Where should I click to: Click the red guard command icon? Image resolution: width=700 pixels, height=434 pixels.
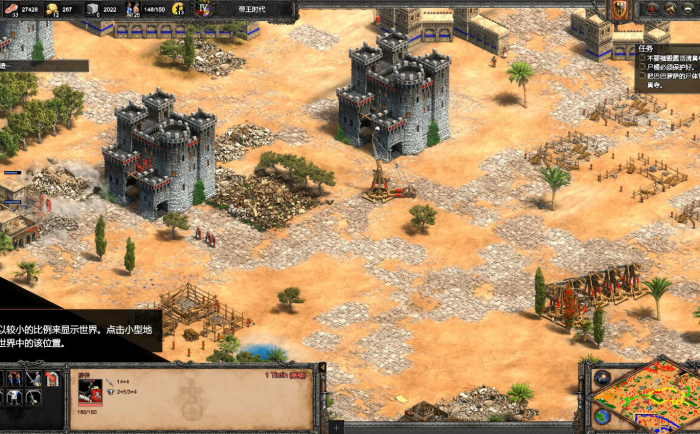[50, 378]
